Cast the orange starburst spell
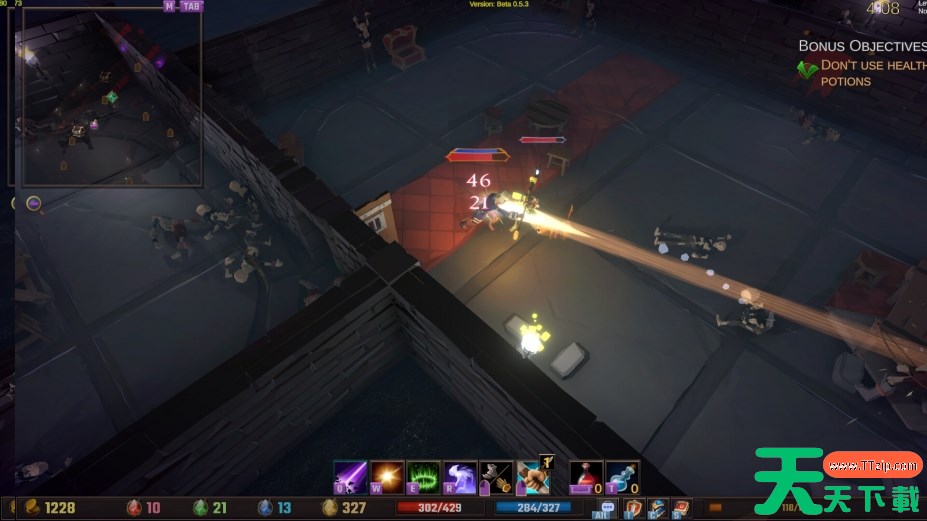 tap(387, 476)
